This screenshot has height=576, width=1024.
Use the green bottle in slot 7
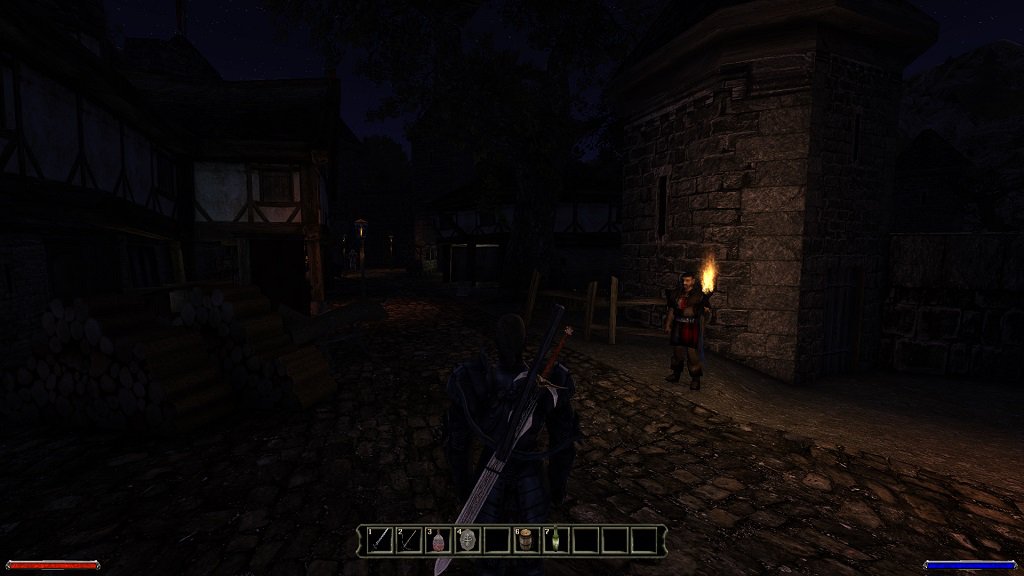[x=556, y=540]
